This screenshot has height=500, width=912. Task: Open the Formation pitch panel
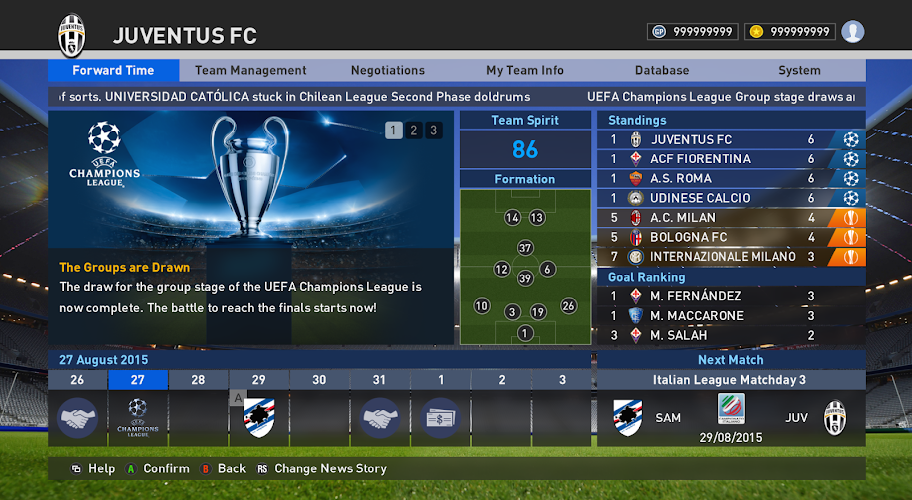(x=525, y=267)
